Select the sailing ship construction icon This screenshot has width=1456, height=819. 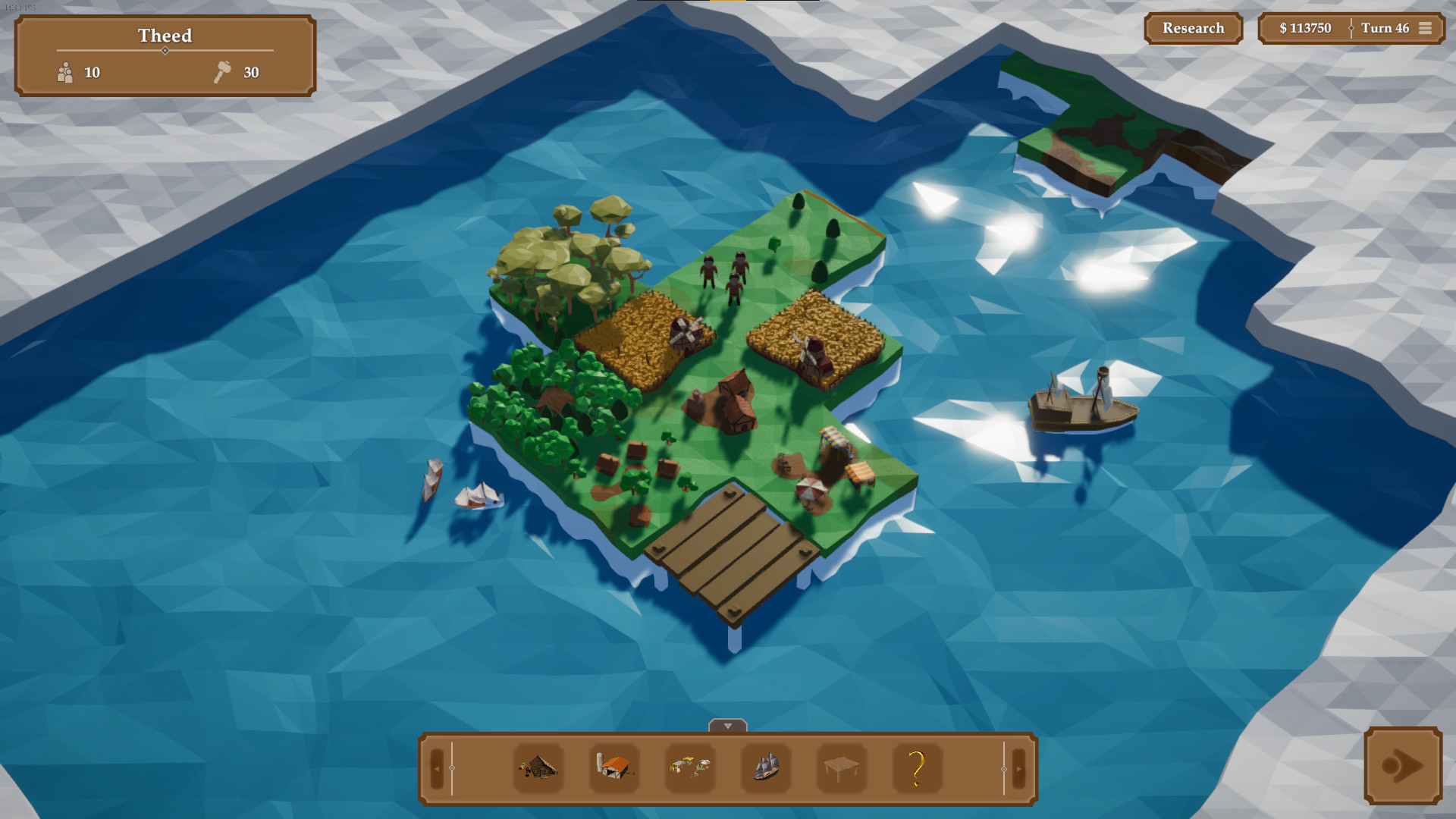(765, 769)
